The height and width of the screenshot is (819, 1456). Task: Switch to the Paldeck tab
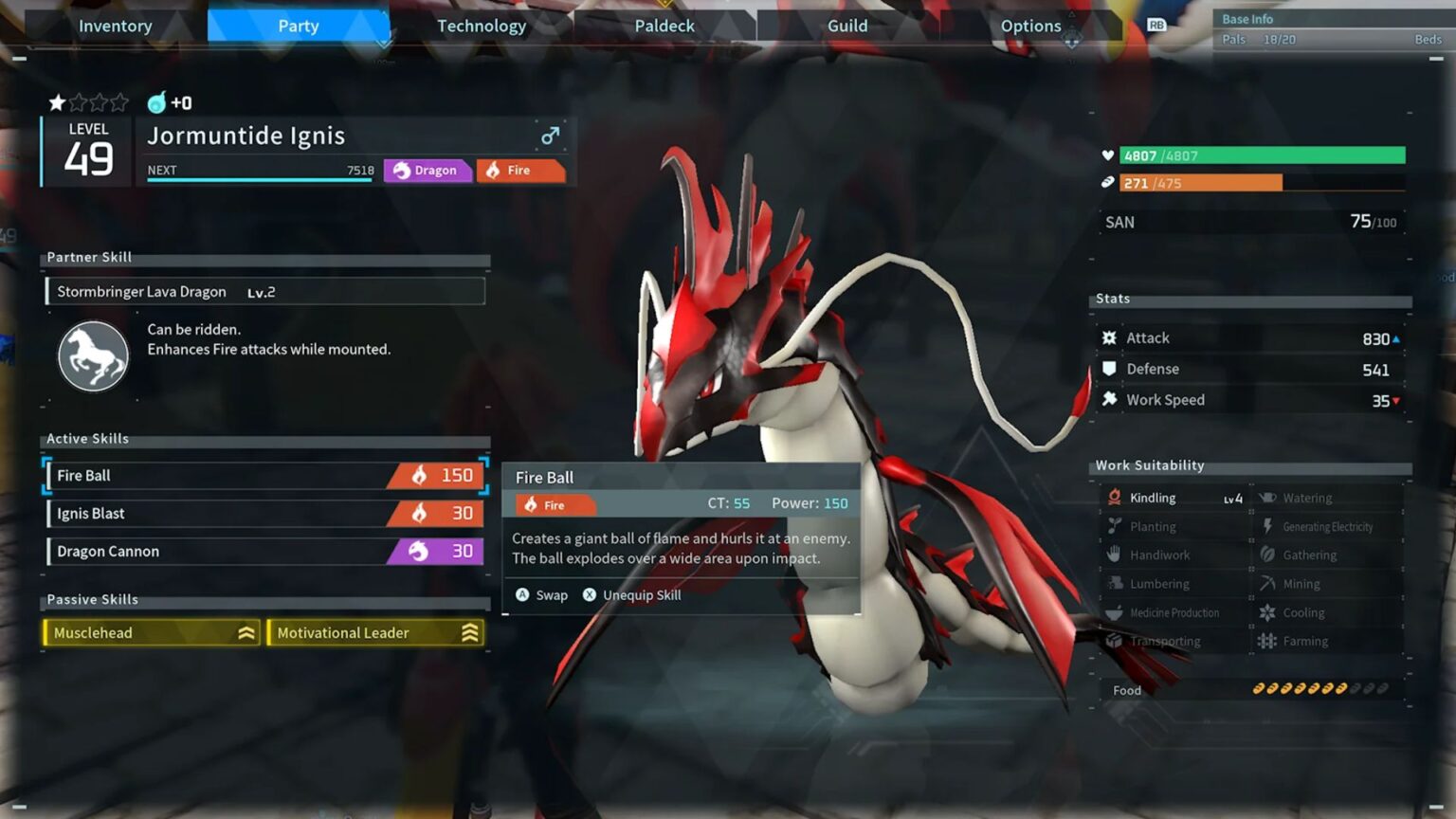(x=664, y=26)
